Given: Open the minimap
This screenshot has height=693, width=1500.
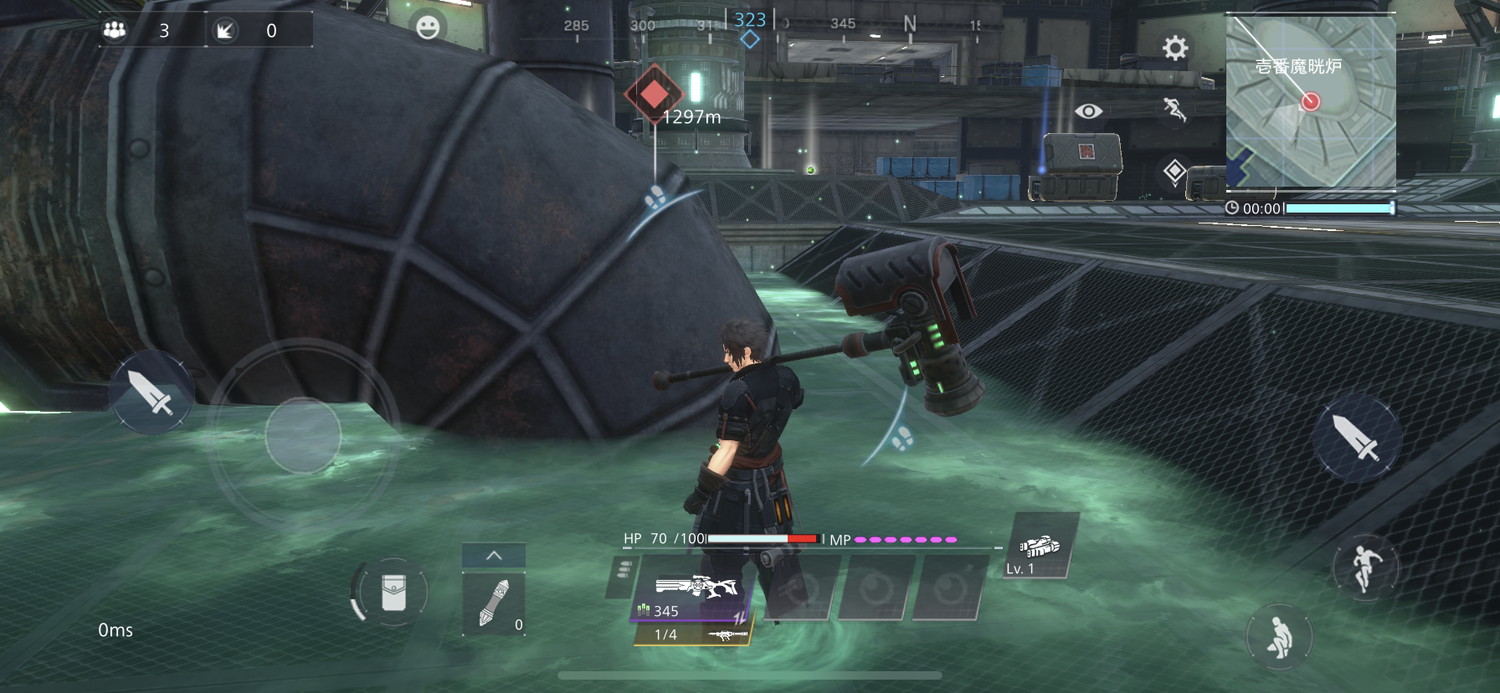Looking at the screenshot, I should tap(1310, 102).
